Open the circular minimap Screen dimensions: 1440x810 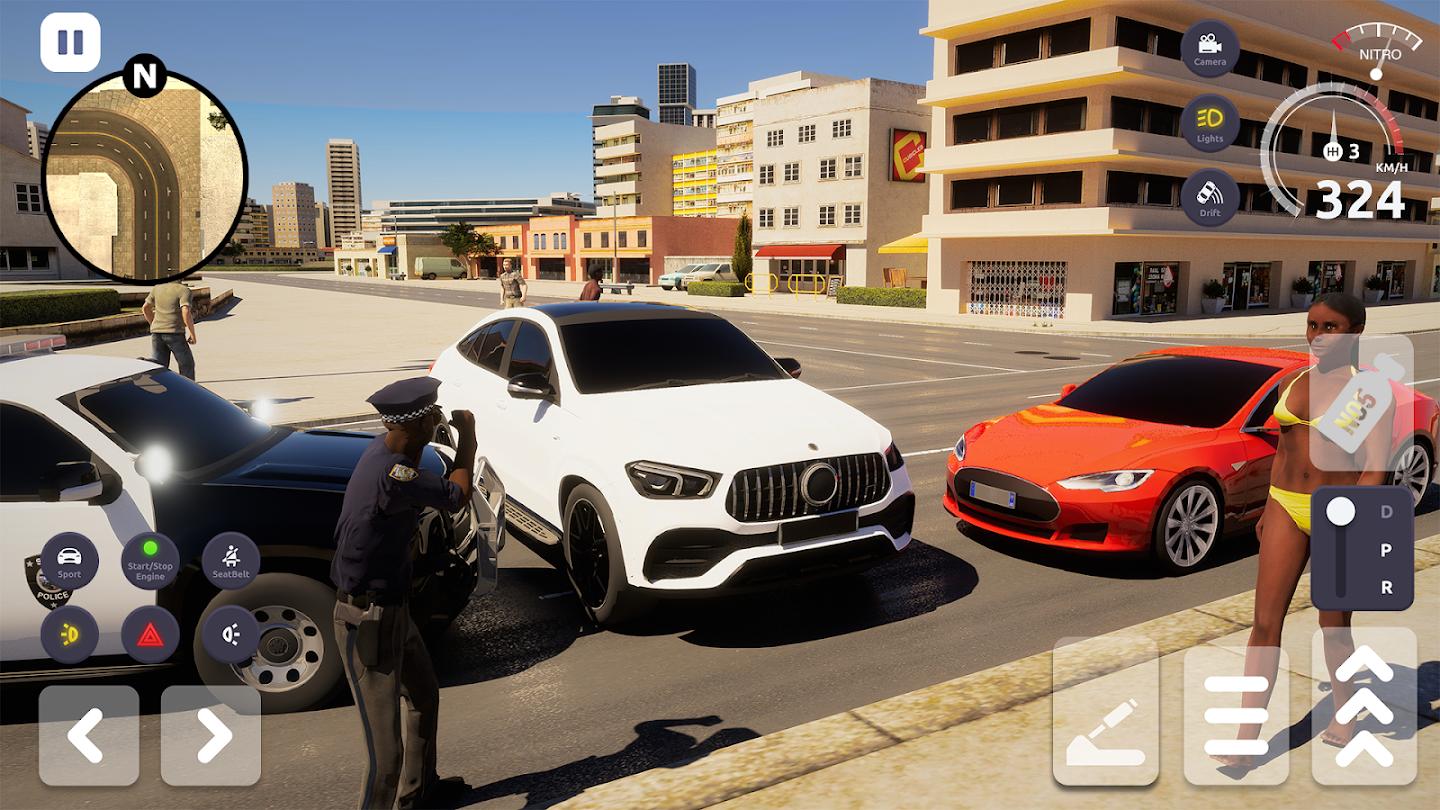click(x=144, y=177)
